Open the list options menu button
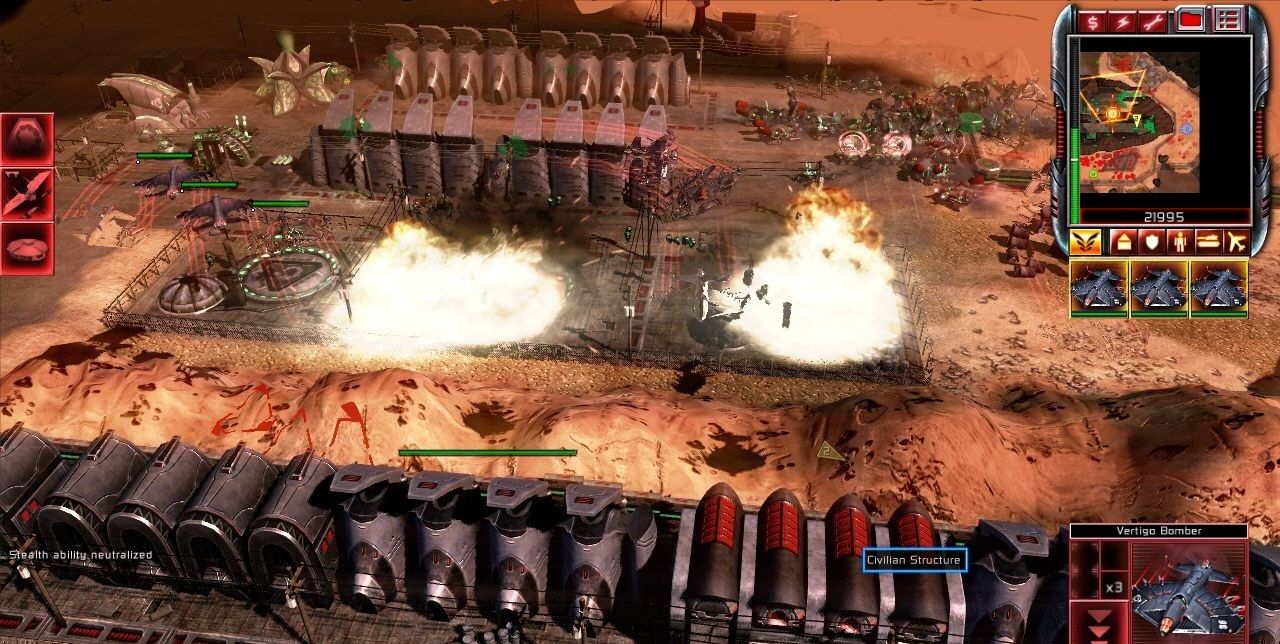 click(1227, 20)
